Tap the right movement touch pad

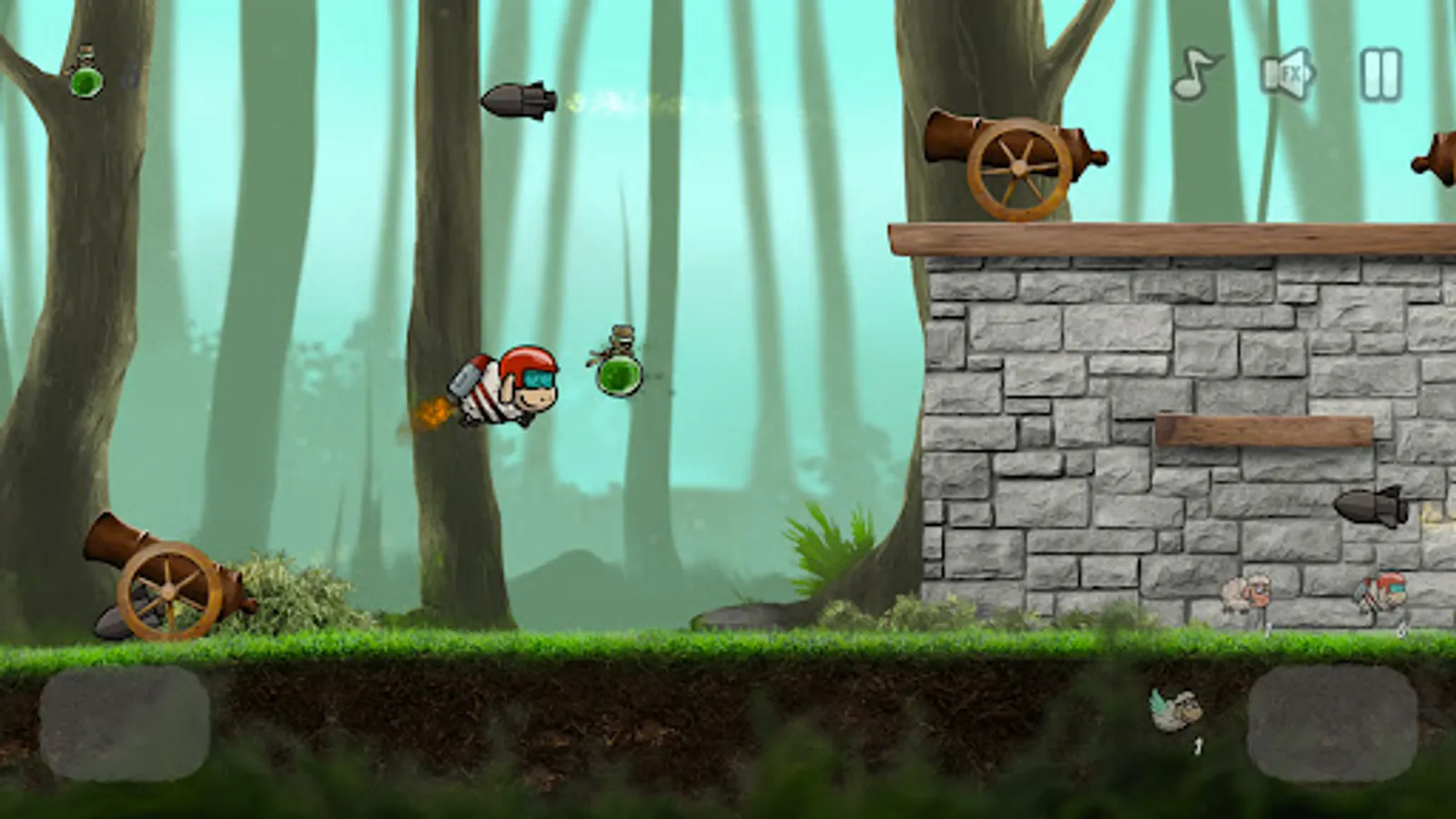[1333, 723]
